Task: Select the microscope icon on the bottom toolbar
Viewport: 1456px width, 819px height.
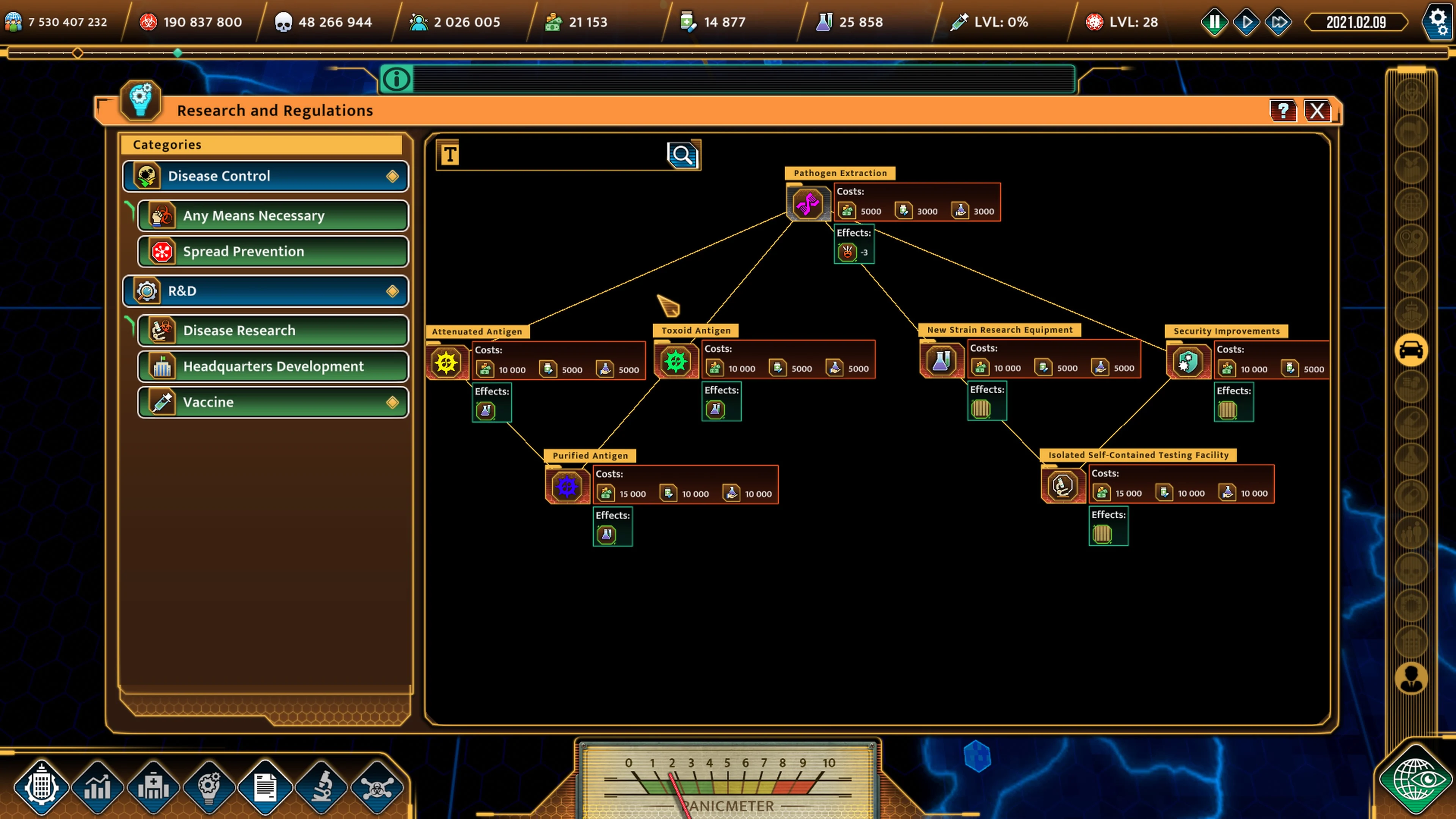Action: tap(322, 786)
